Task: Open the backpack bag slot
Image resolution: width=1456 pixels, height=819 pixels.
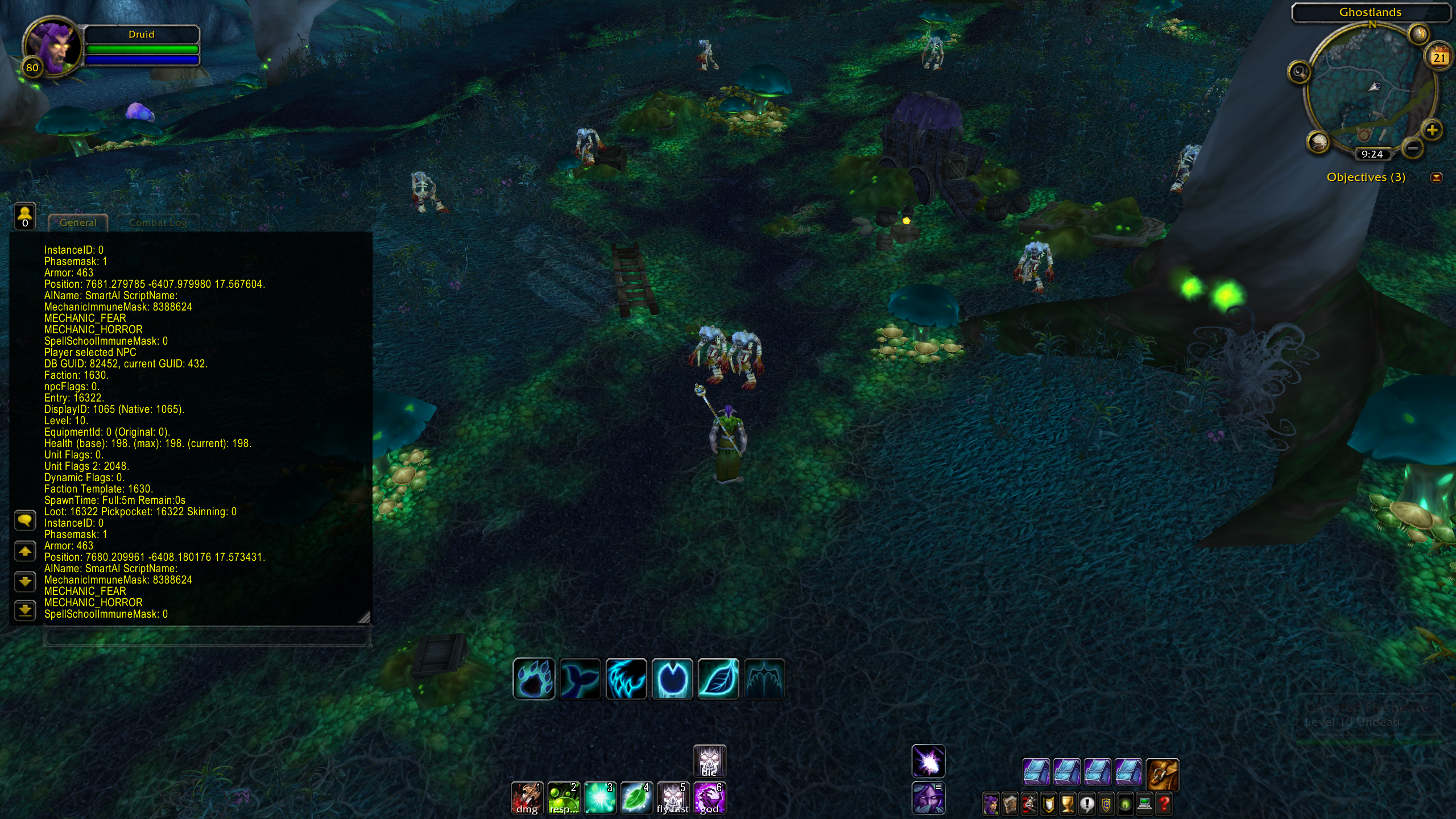Action: [x=1162, y=774]
